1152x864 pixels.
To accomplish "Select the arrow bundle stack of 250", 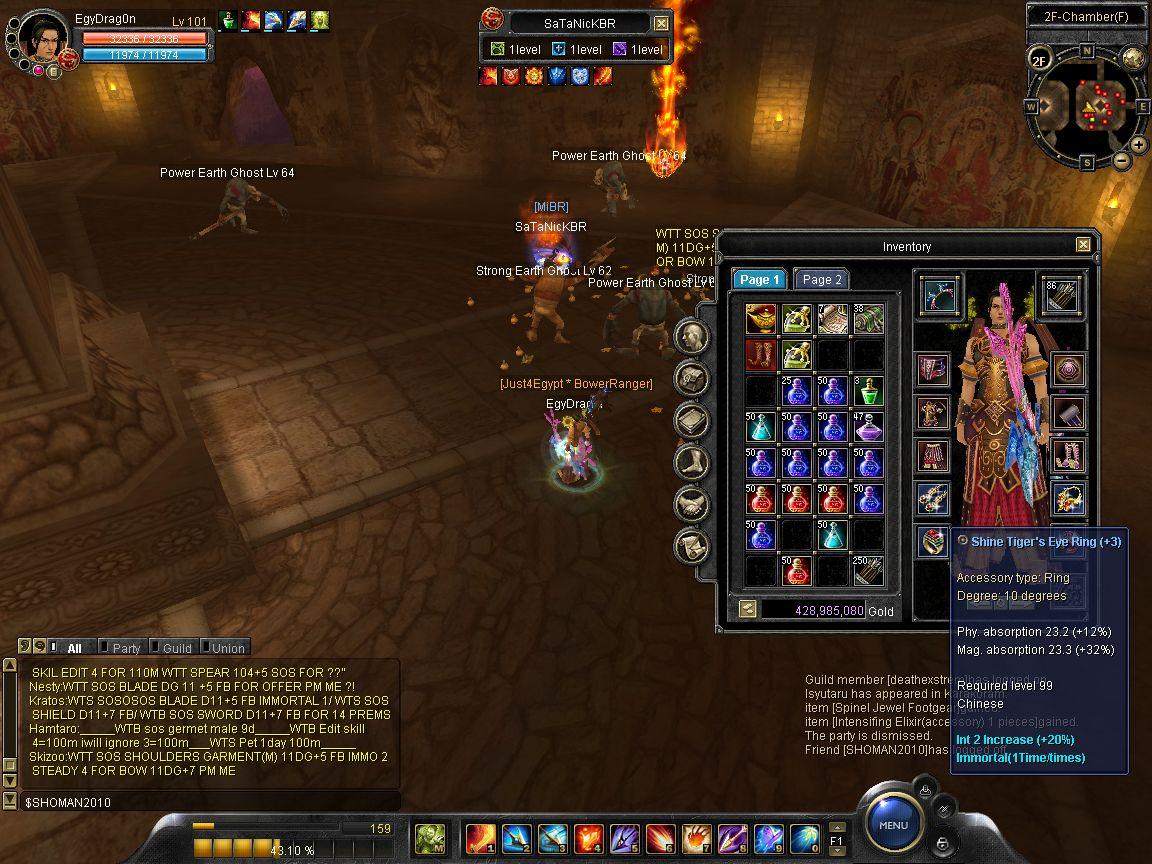I will coord(868,570).
